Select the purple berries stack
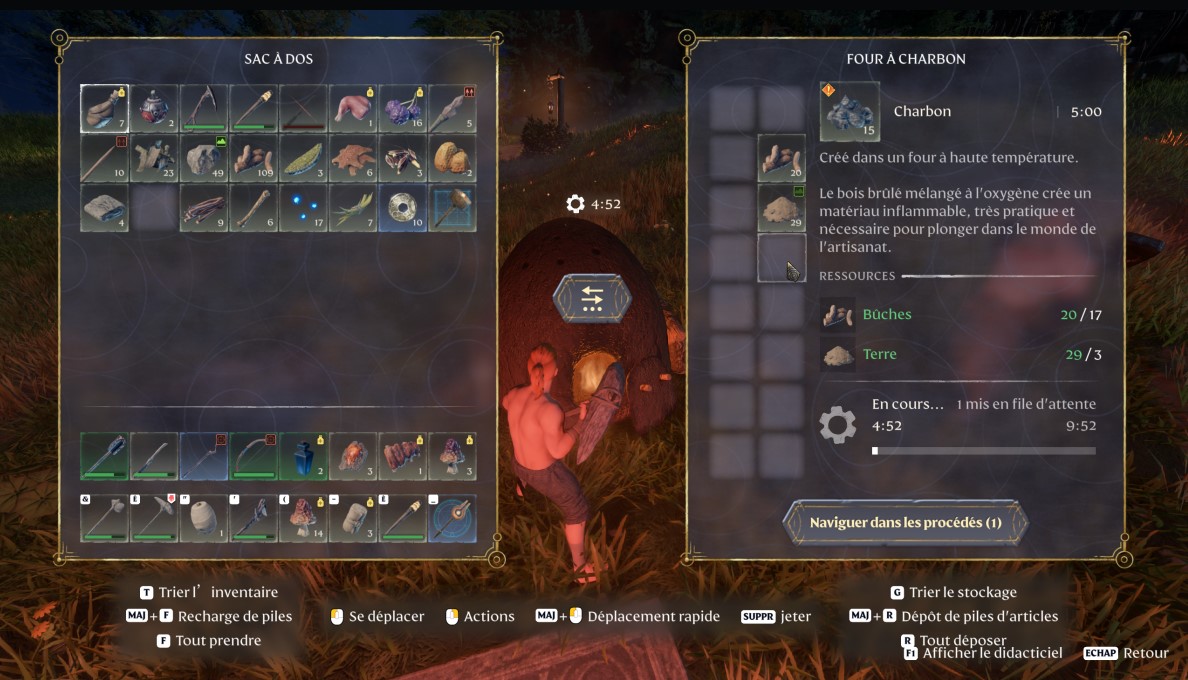This screenshot has width=1188, height=680. [x=403, y=108]
